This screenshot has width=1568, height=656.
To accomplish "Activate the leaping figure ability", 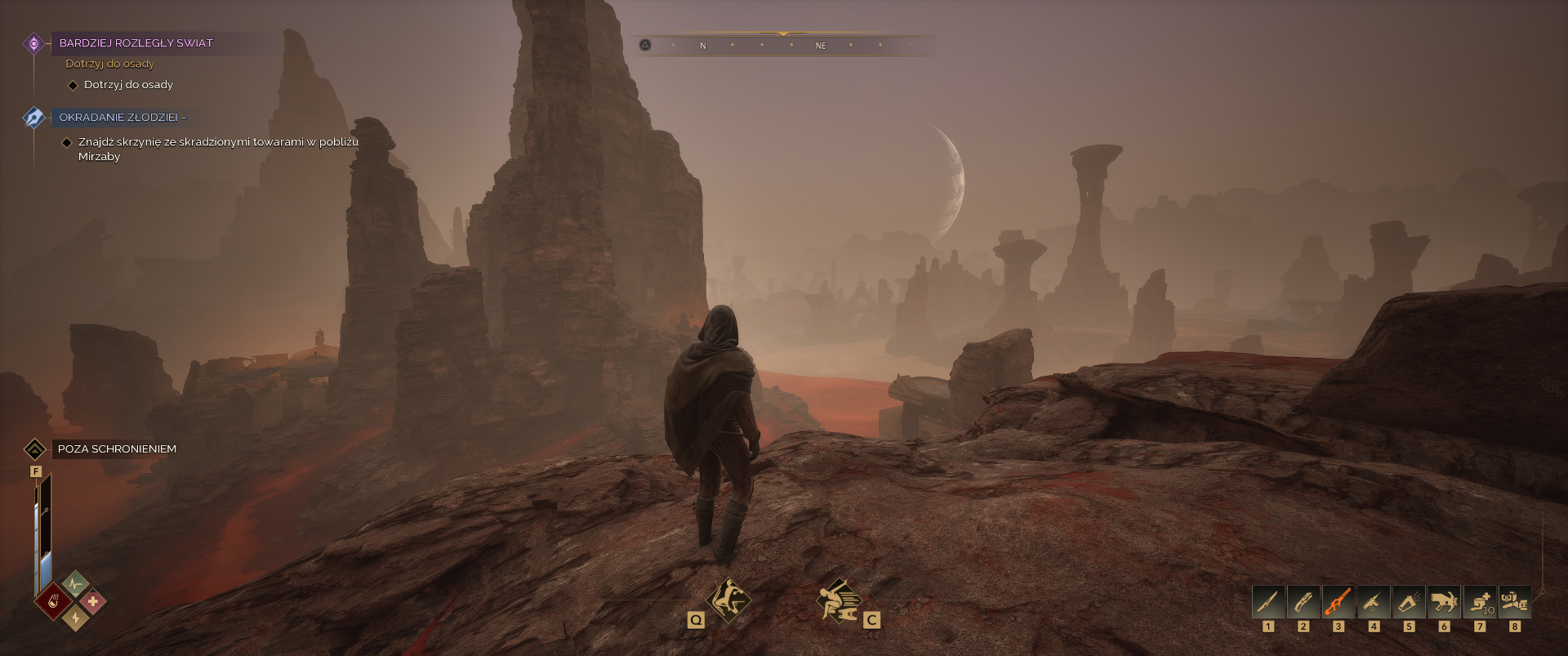I will (x=728, y=600).
